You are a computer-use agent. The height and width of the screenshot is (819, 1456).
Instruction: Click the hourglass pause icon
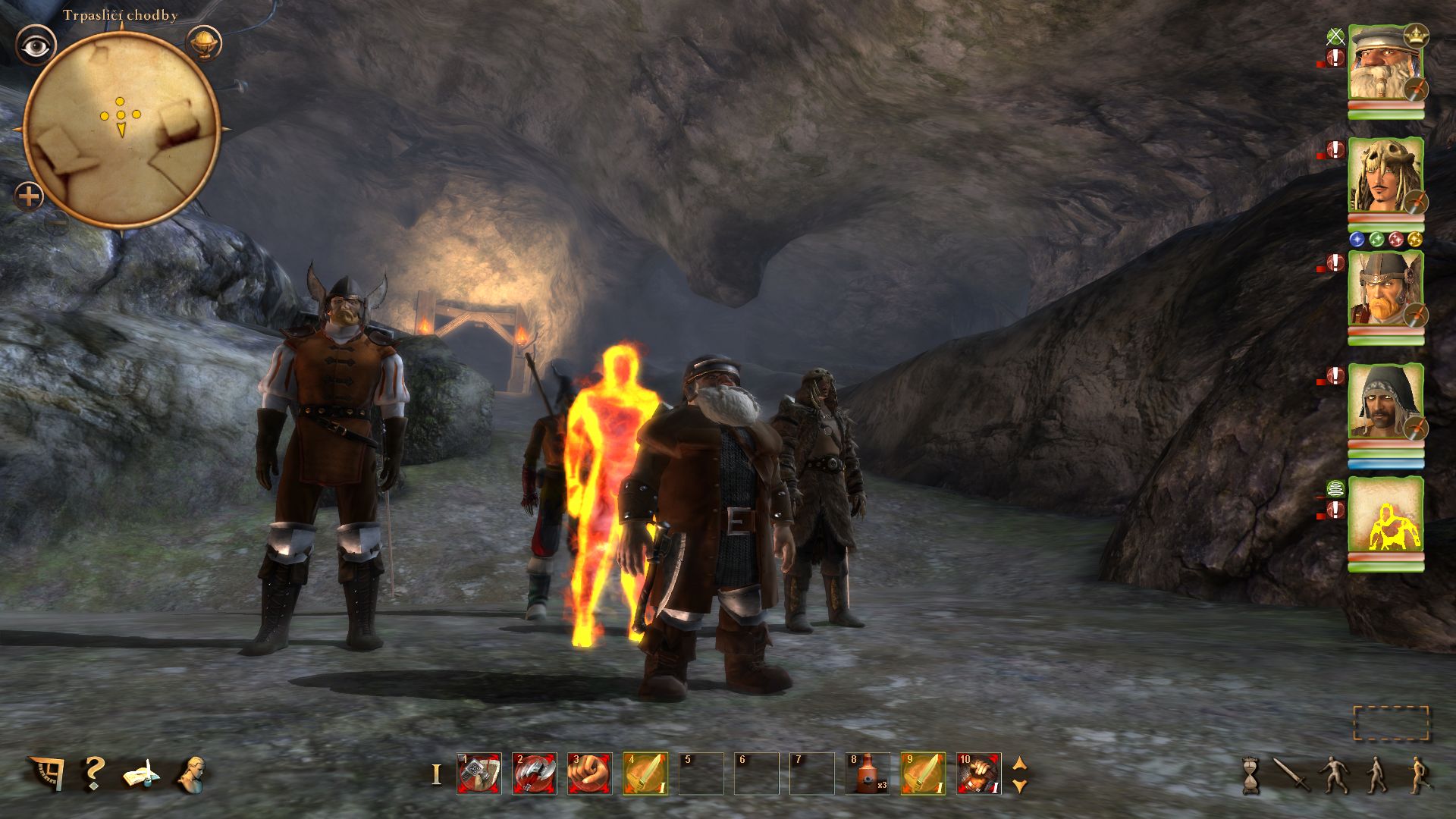(1250, 775)
